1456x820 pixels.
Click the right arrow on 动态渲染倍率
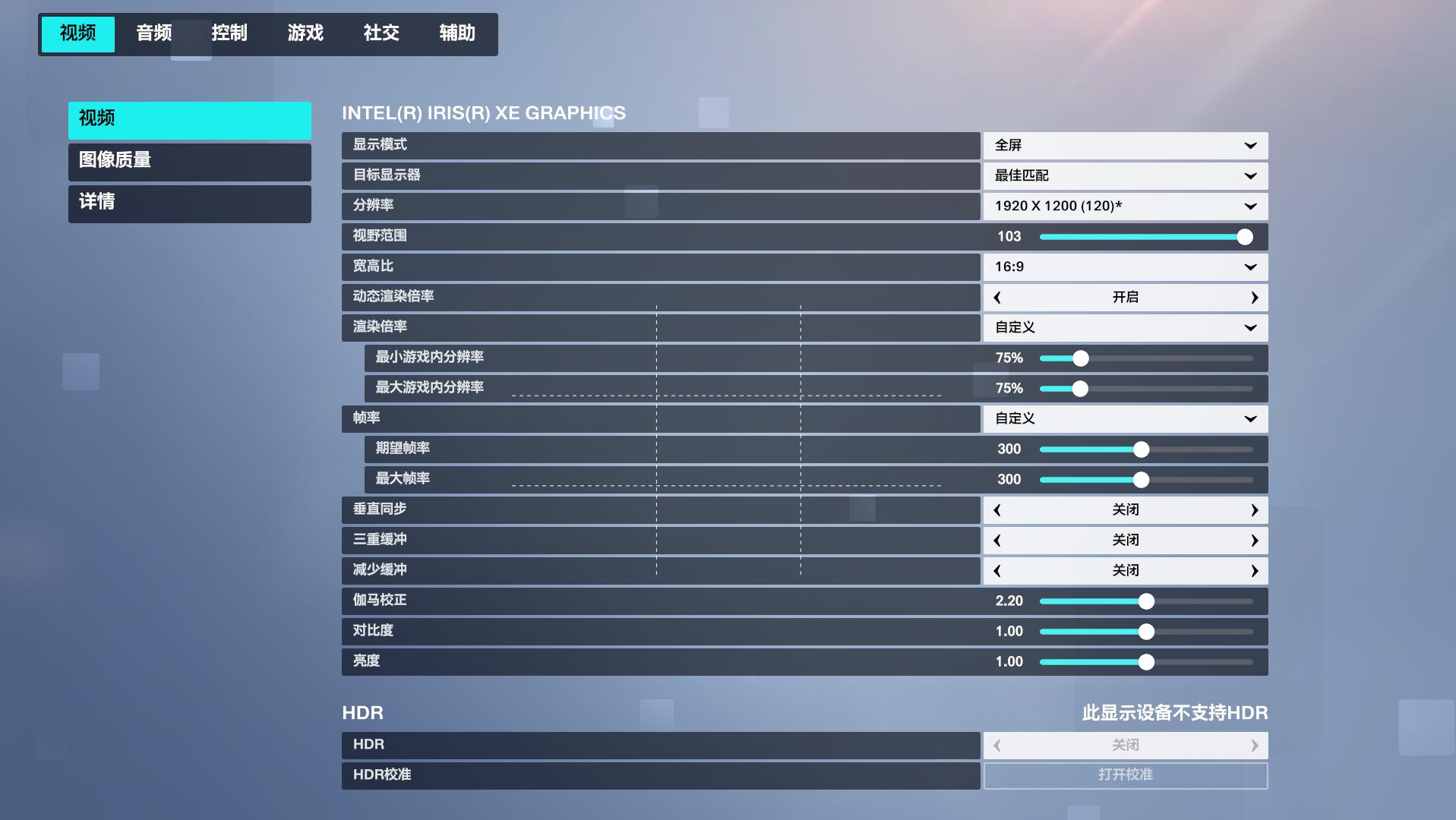pos(1254,297)
